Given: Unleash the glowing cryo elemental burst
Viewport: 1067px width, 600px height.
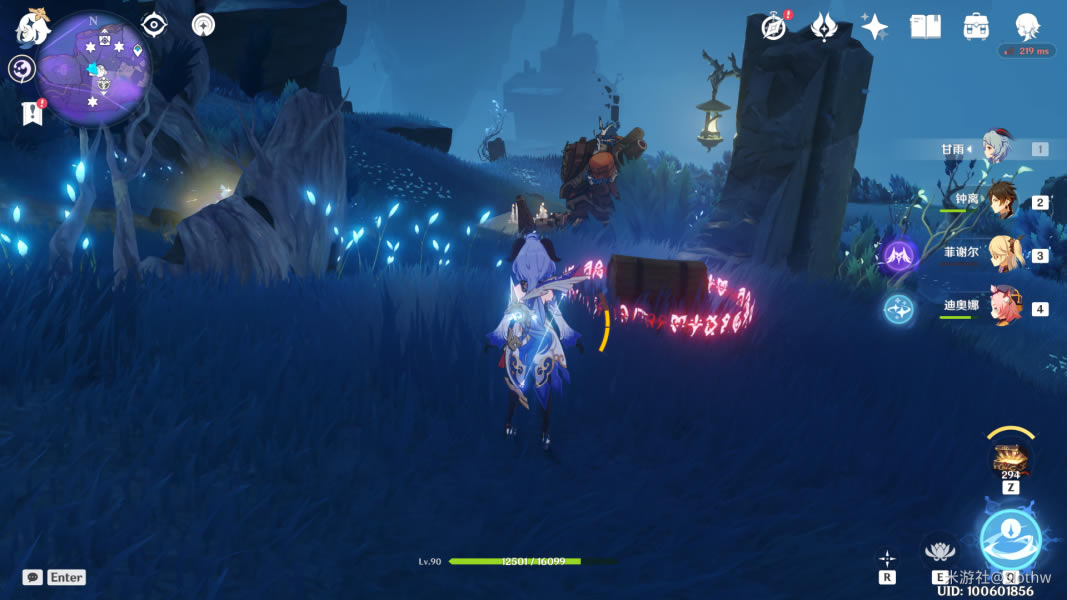Looking at the screenshot, I should click(1010, 540).
